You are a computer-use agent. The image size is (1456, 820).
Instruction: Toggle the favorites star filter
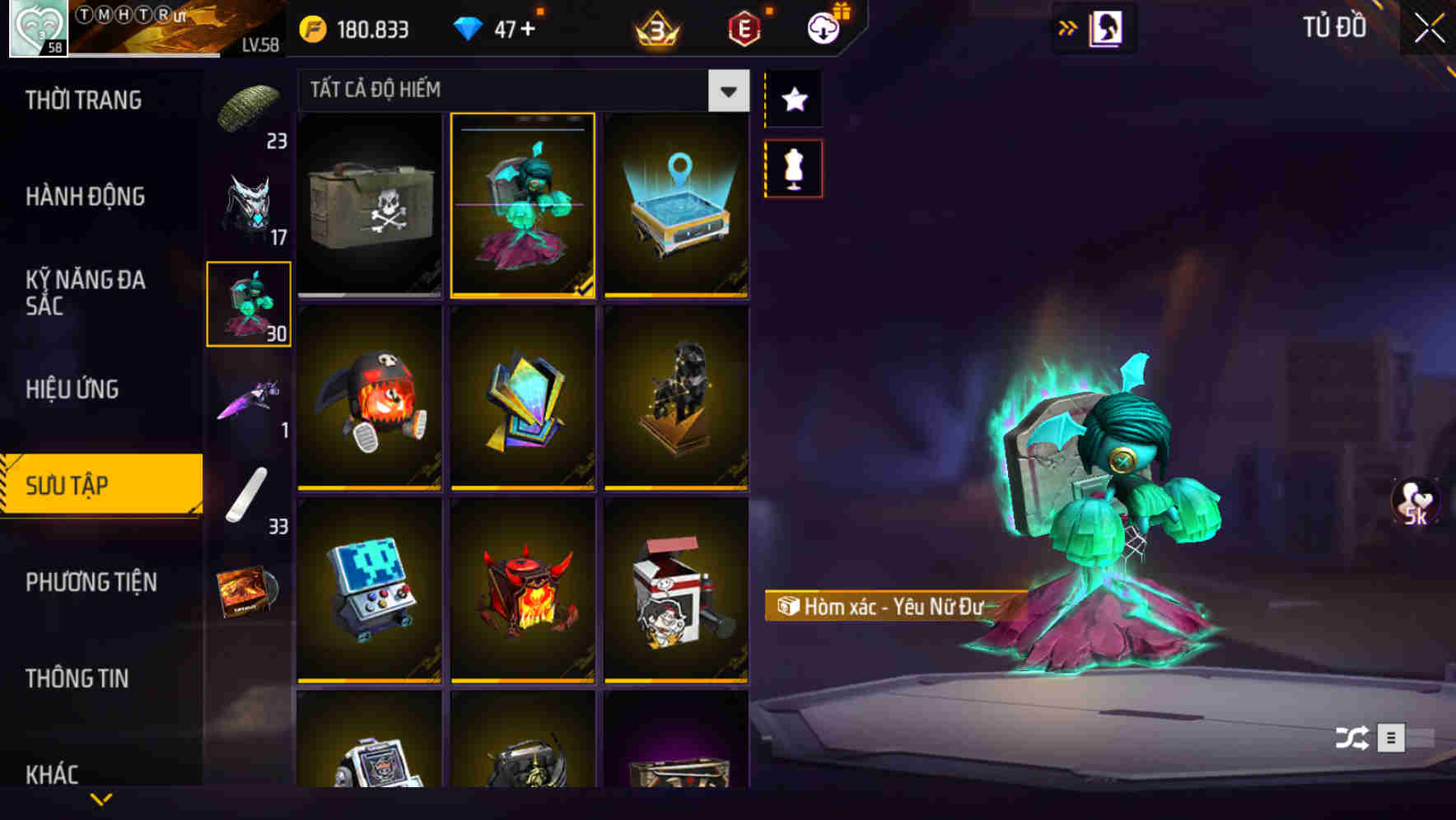pyautogui.click(x=793, y=100)
